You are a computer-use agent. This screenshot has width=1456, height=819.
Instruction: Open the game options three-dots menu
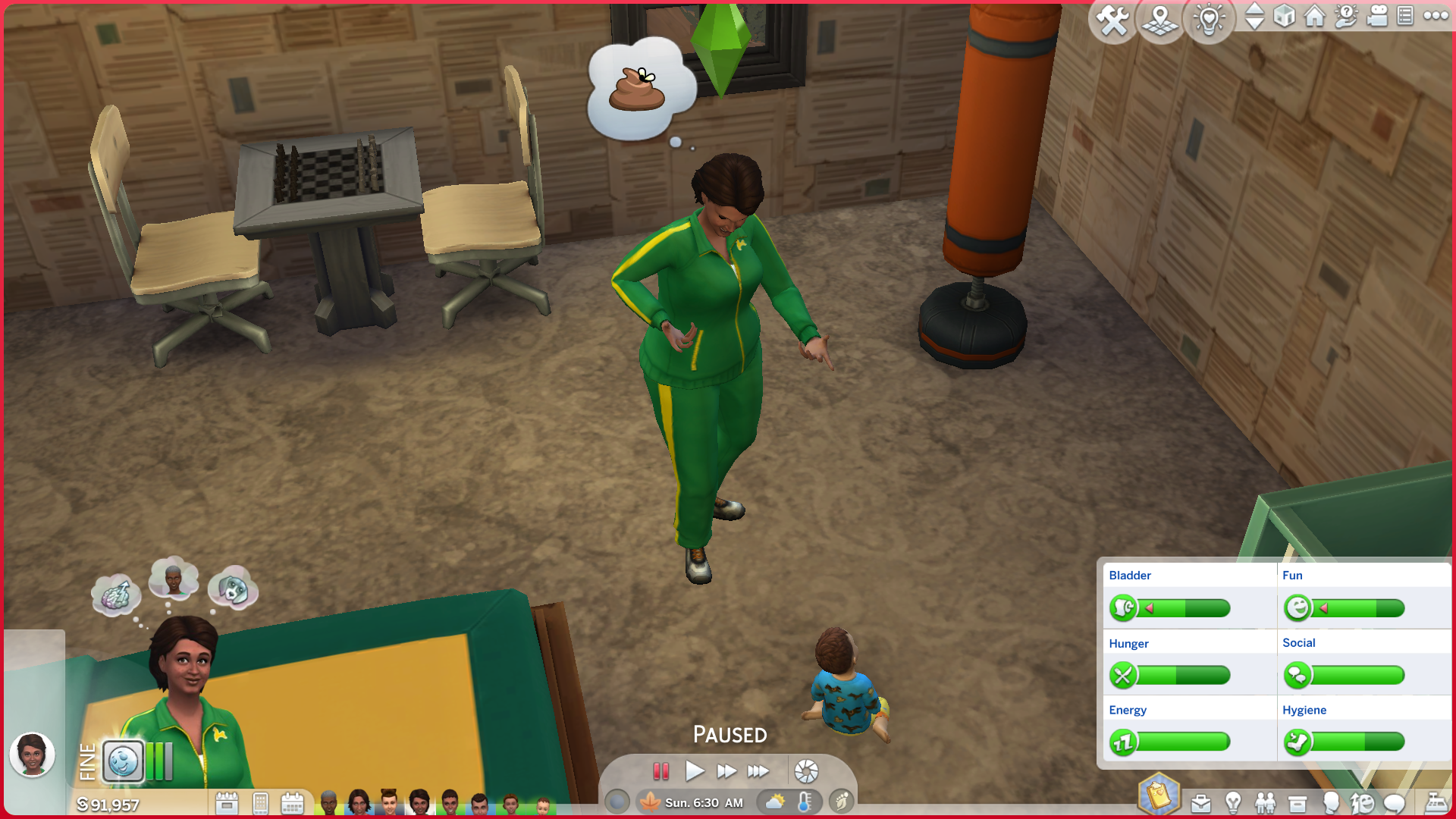(1436, 16)
